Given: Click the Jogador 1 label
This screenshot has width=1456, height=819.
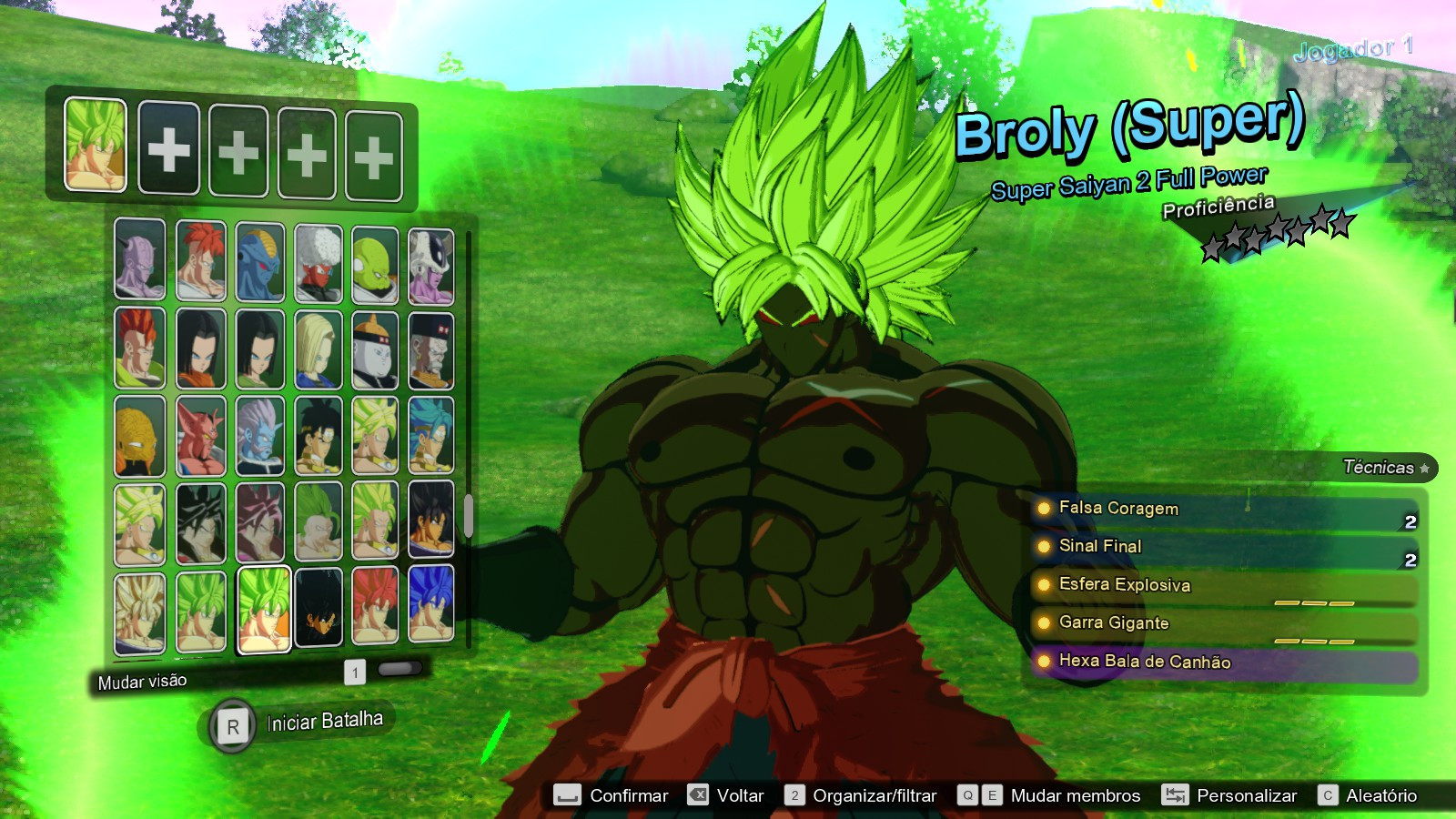Looking at the screenshot, I should point(1353,52).
